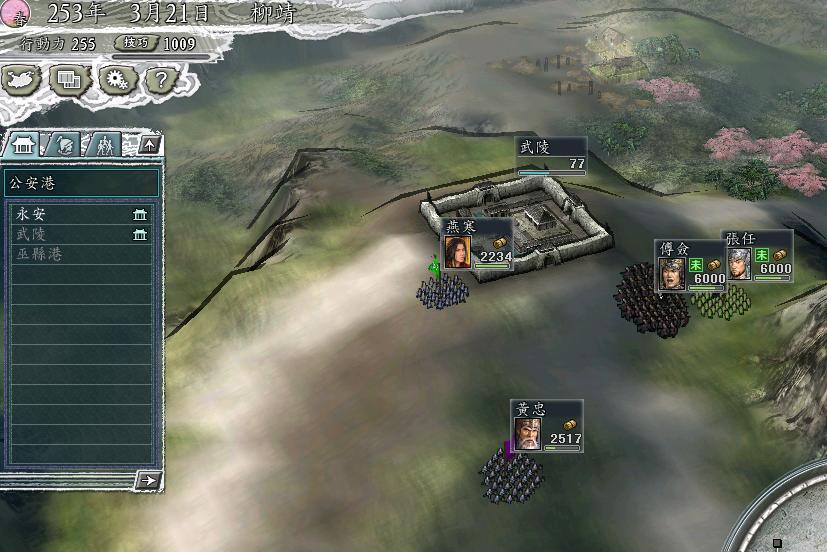This screenshot has height=552, width=827.
Task: Select 燕寒's army unit plate
Action: (477, 244)
